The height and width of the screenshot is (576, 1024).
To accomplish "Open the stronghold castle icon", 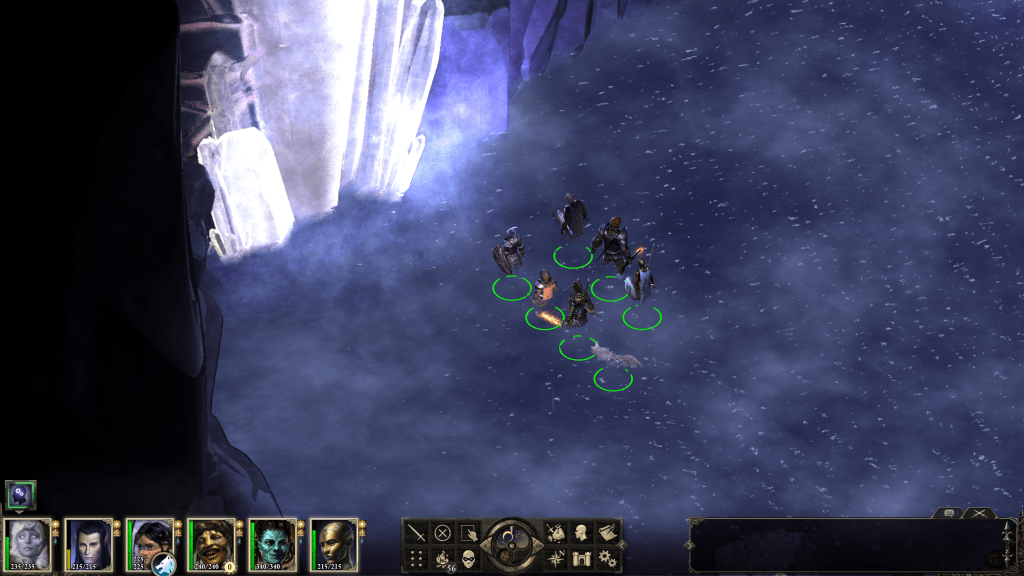I will coord(581,557).
